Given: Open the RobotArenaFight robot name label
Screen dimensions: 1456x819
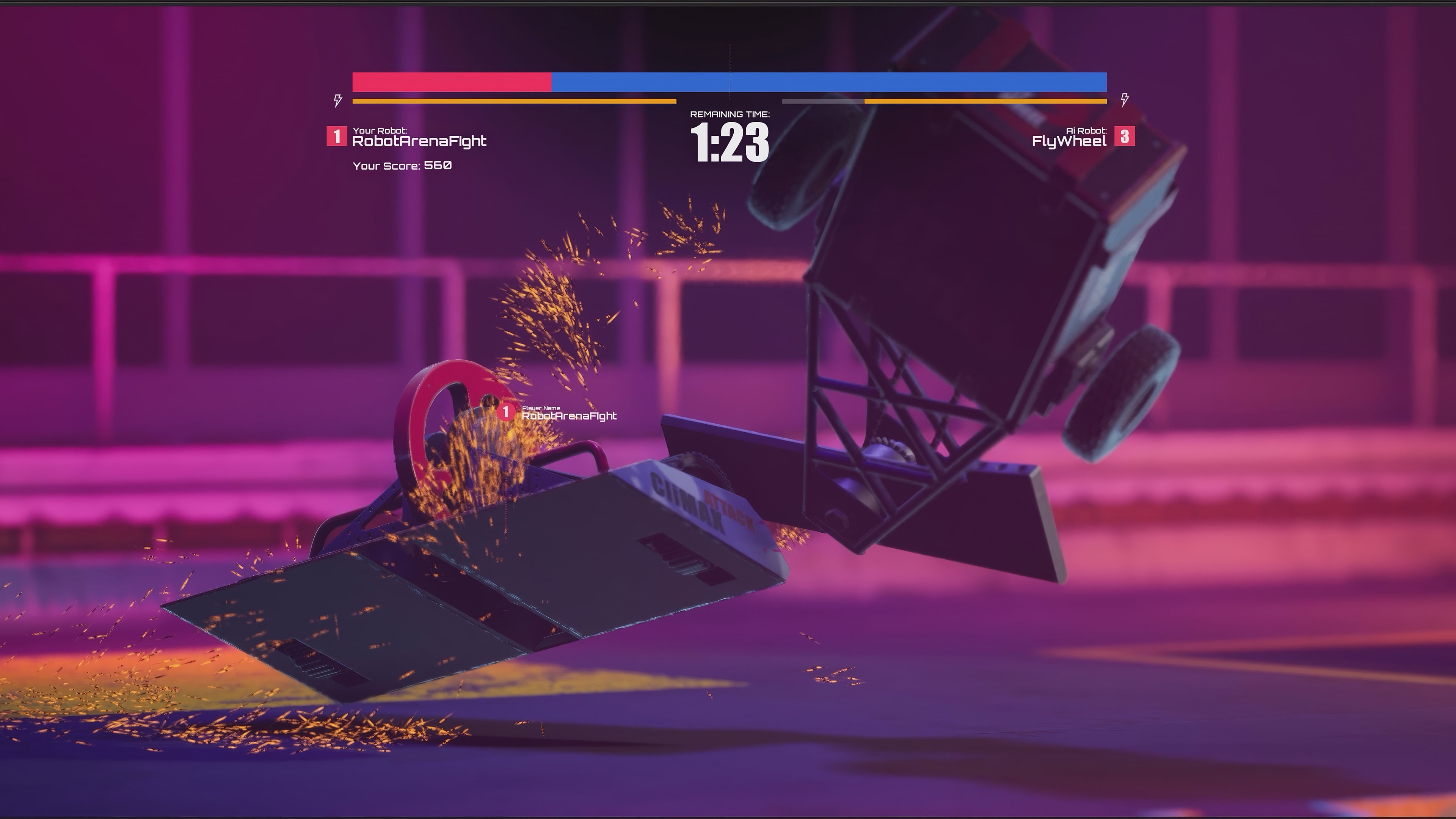Looking at the screenshot, I should pos(421,139).
